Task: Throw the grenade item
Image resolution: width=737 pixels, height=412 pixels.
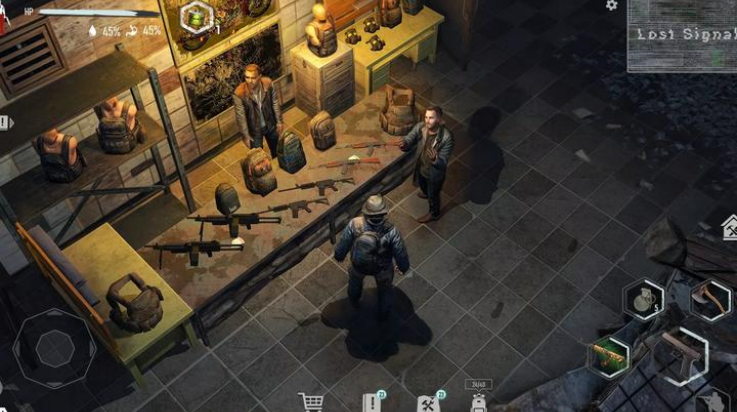Action: click(x=641, y=299)
